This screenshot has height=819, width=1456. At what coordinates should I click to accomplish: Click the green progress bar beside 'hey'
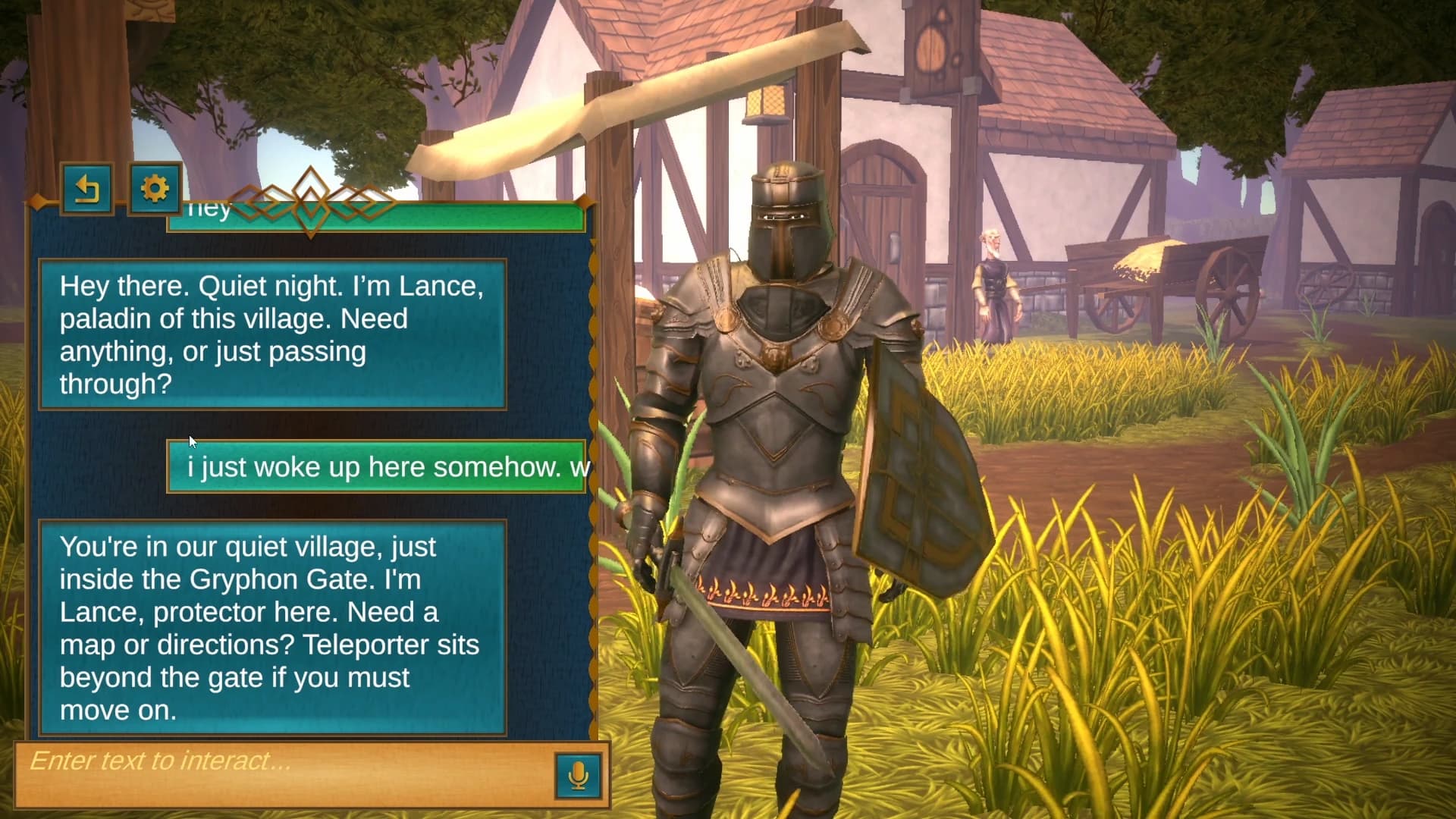(470, 218)
